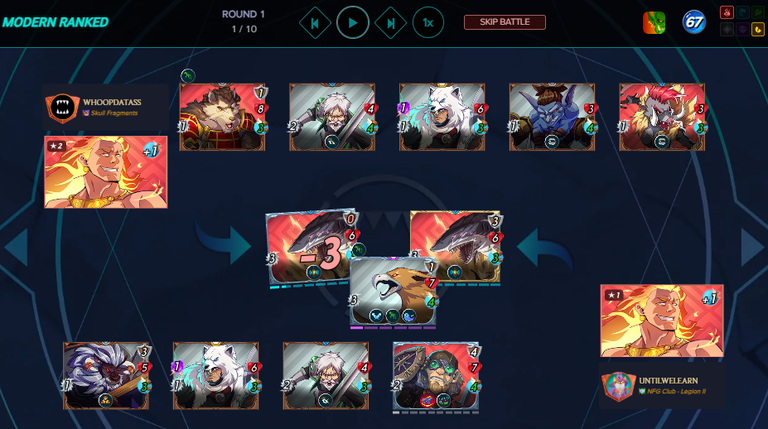The width and height of the screenshot is (768, 429).
Task: Inspect WHOOPDATASS's fire summoner card
Action: pyautogui.click(x=105, y=172)
